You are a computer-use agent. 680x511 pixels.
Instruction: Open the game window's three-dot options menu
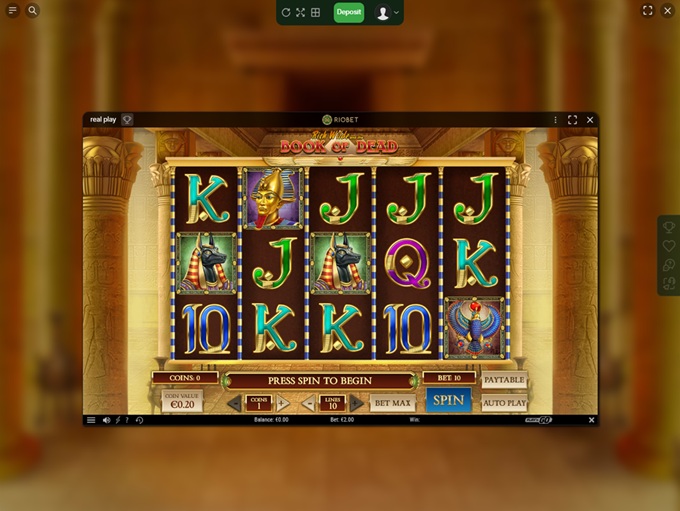point(555,119)
